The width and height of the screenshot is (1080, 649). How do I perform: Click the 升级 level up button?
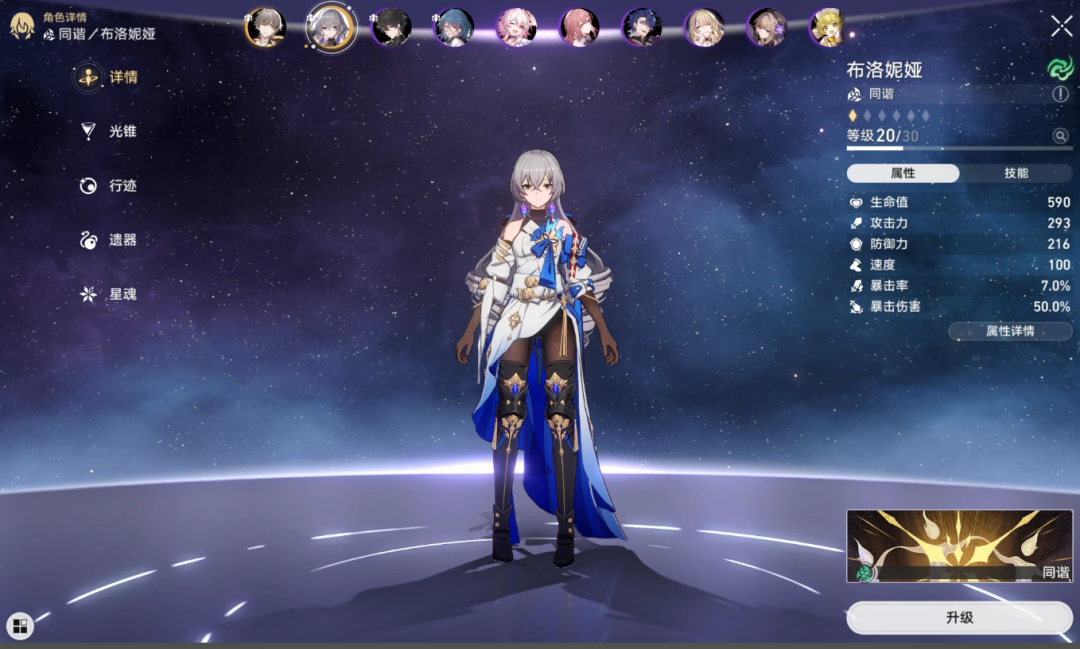pyautogui.click(x=959, y=618)
